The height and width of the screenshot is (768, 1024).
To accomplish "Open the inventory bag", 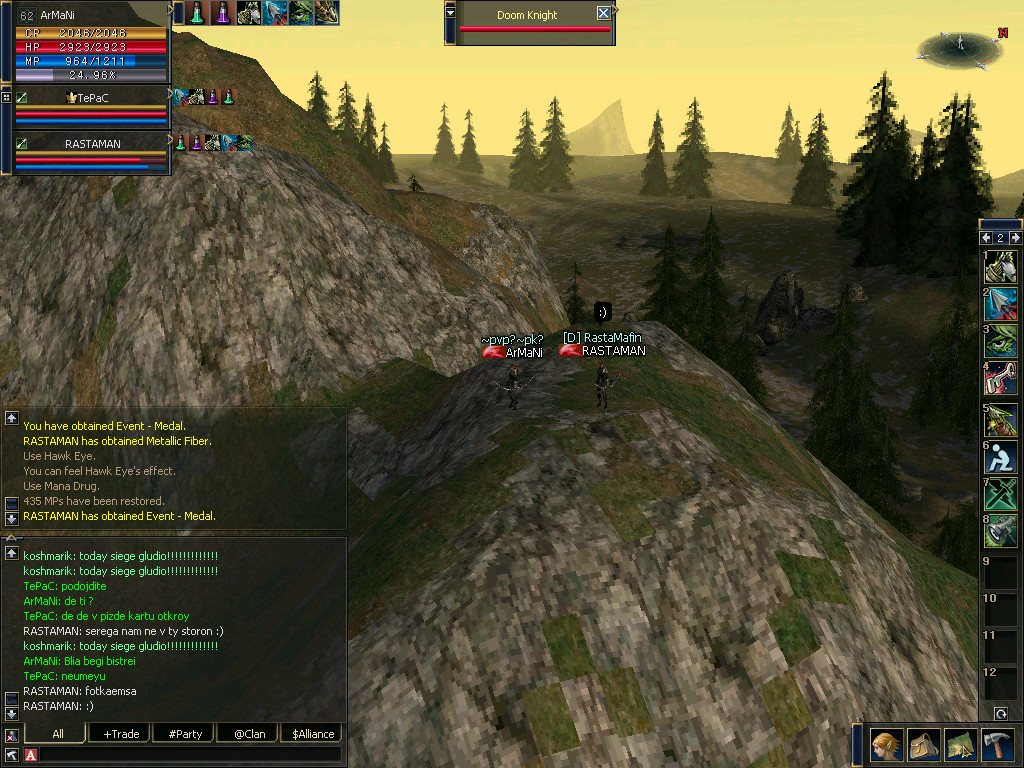I will [x=924, y=746].
